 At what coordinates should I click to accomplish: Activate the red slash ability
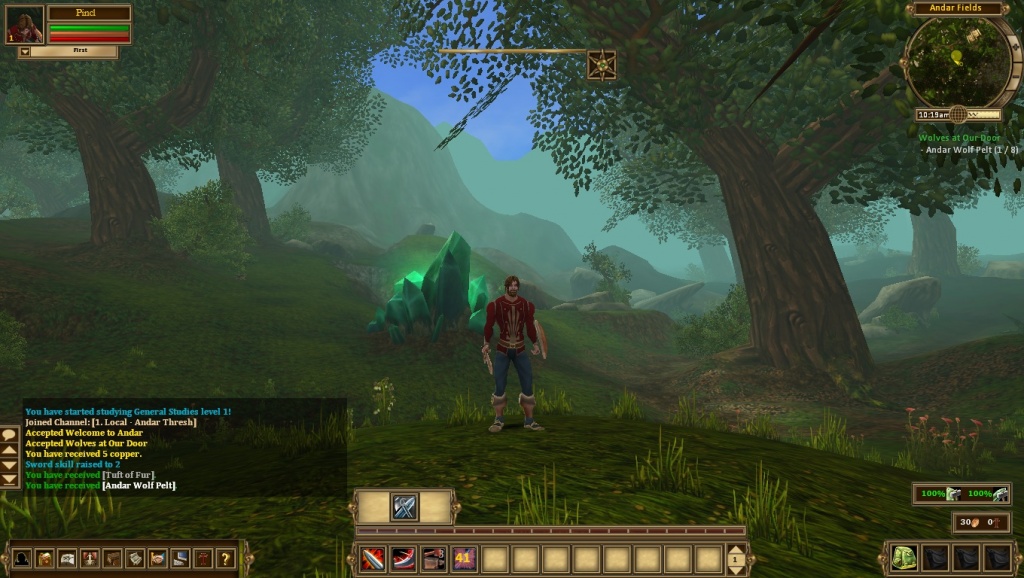[x=403, y=559]
